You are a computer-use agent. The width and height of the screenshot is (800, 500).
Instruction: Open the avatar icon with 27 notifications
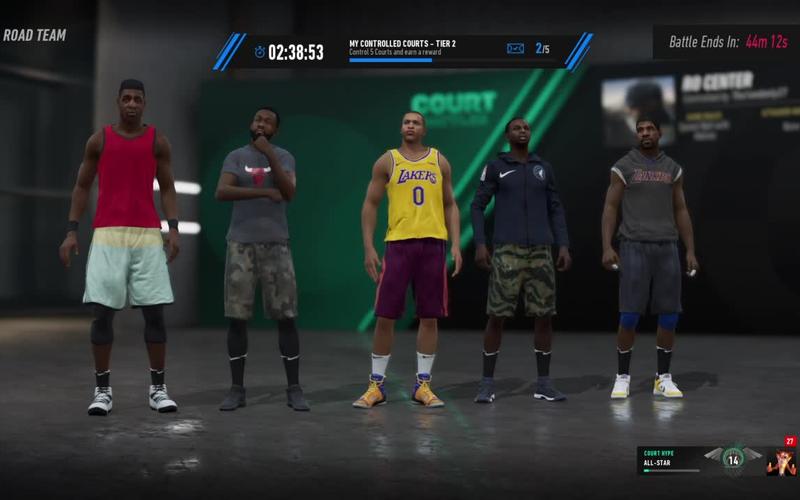781,460
